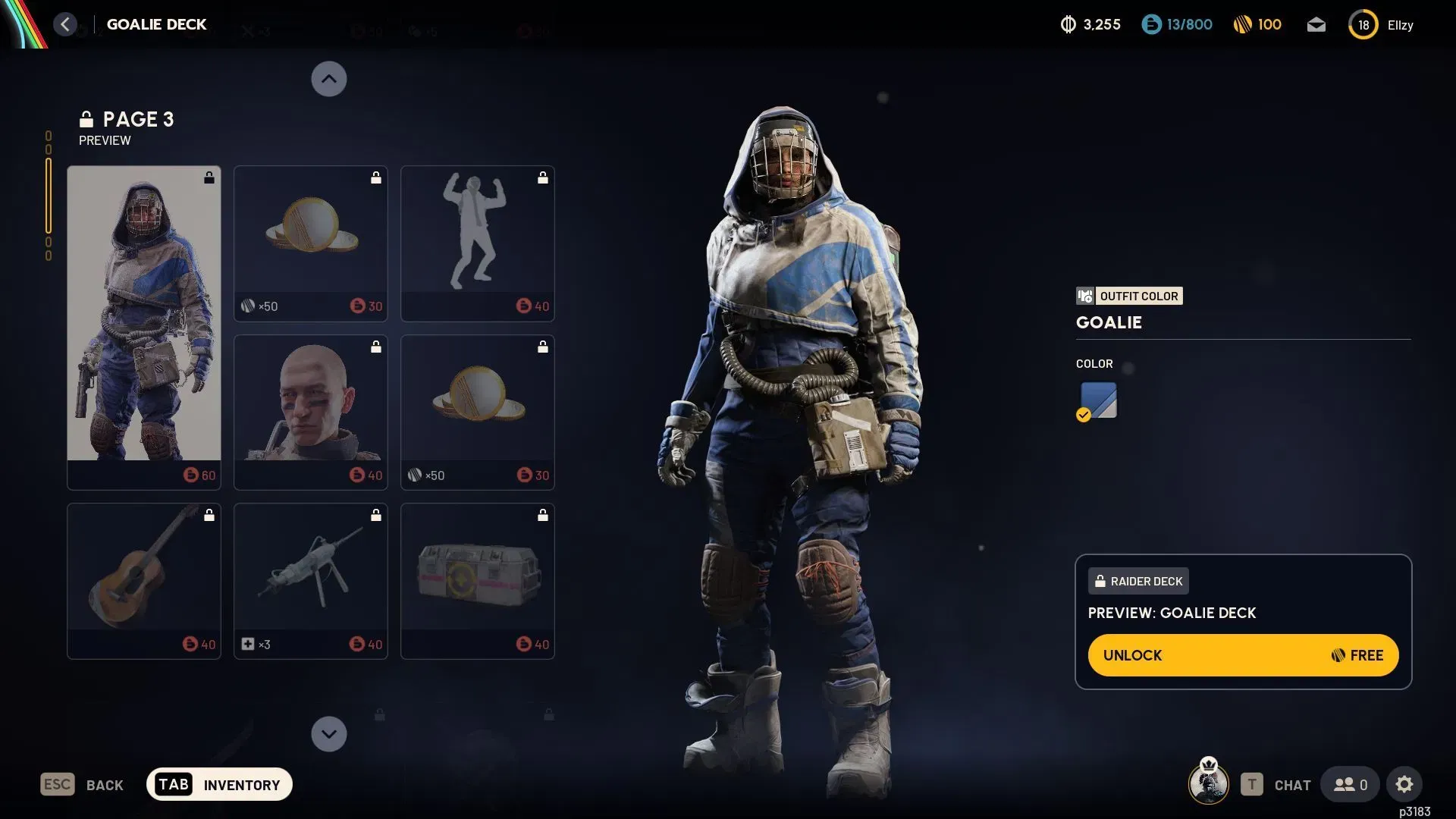
Task: Open settings with the gear icon
Action: click(1404, 784)
